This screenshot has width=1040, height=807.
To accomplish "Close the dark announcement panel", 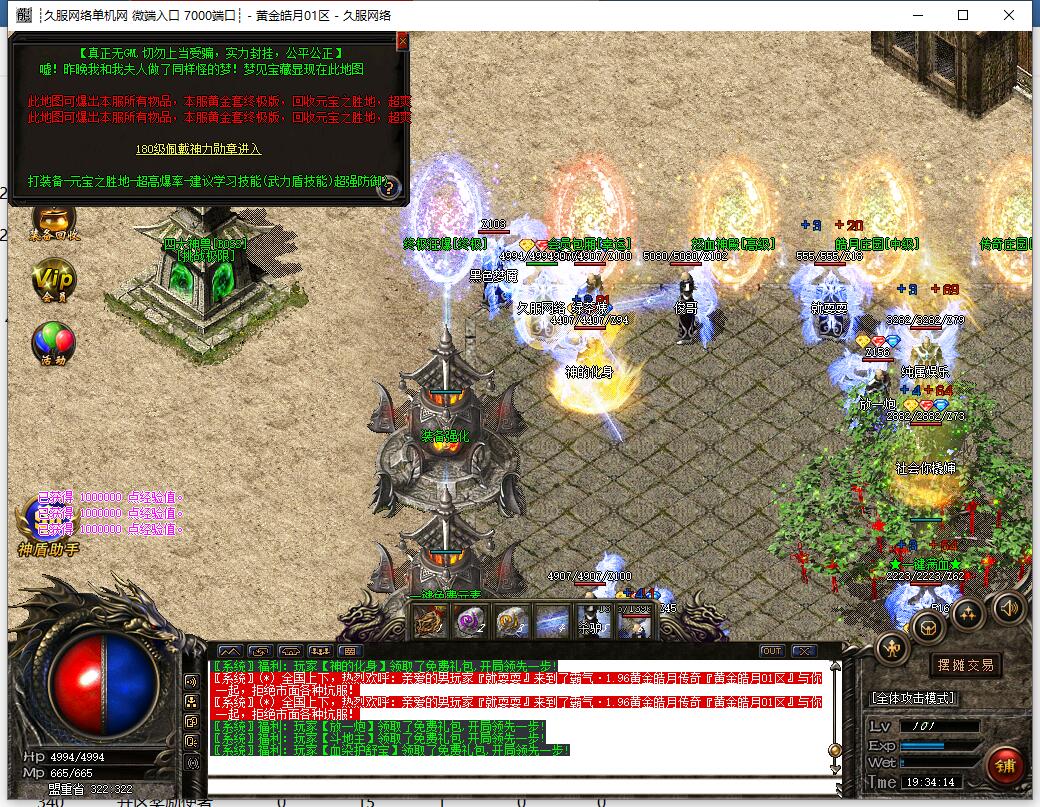I will click(x=402, y=41).
